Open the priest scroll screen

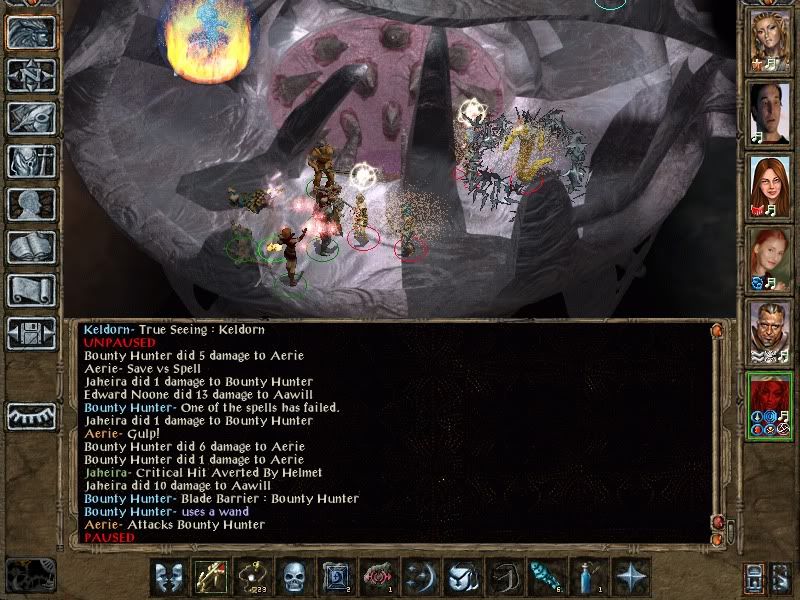(30, 290)
